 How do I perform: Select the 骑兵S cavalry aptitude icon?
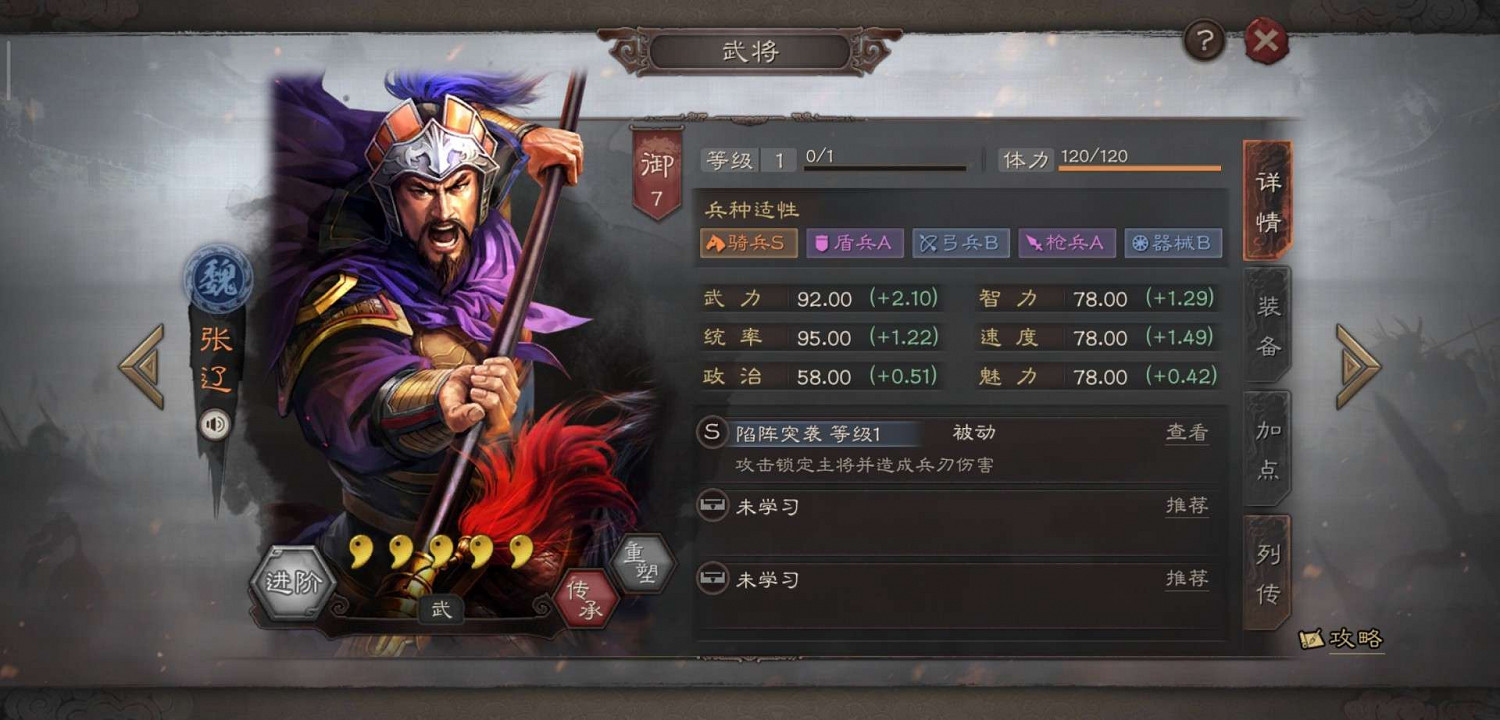(748, 242)
